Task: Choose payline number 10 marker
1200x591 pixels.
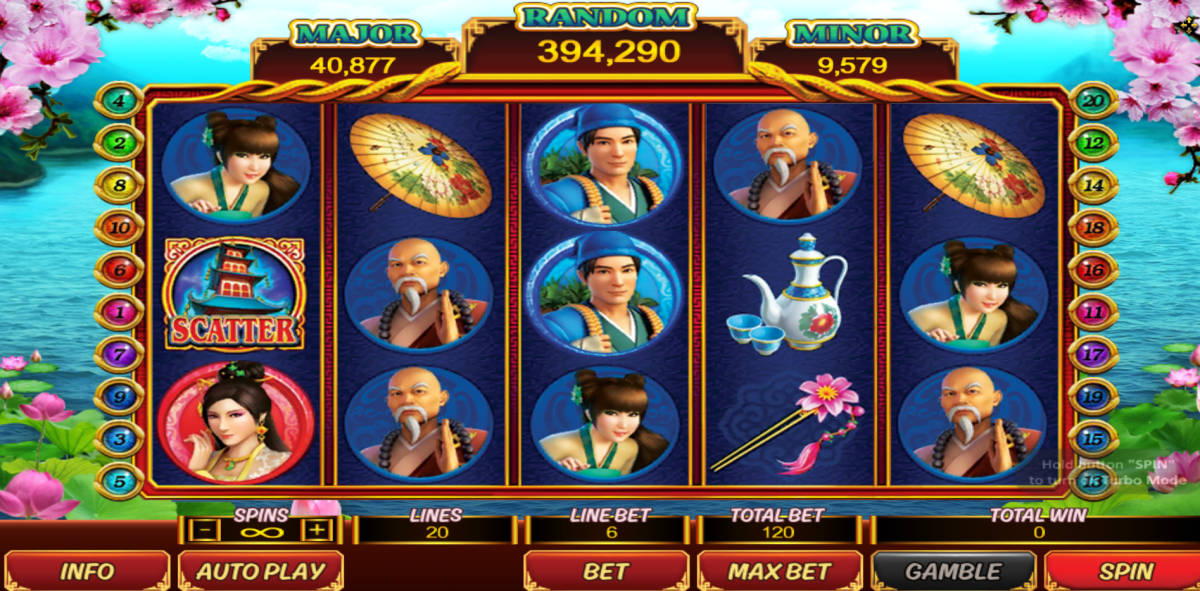Action: 119,228
